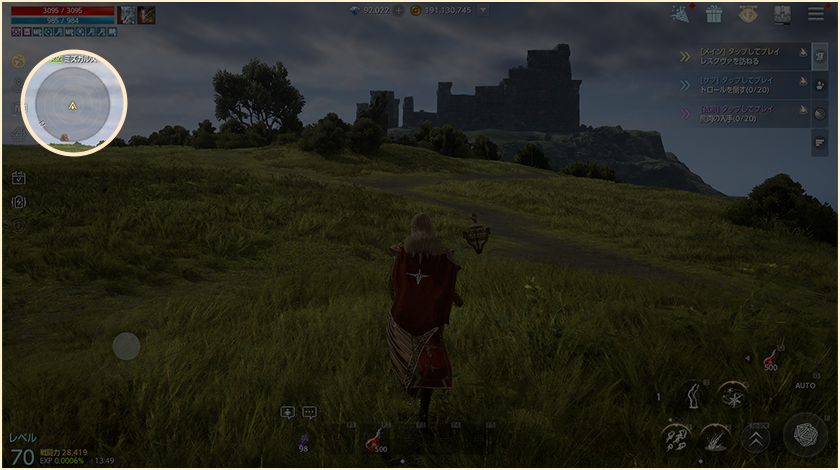The height and width of the screenshot is (470, 840).
Task: Activate the ground burst skill
Action: point(714,437)
